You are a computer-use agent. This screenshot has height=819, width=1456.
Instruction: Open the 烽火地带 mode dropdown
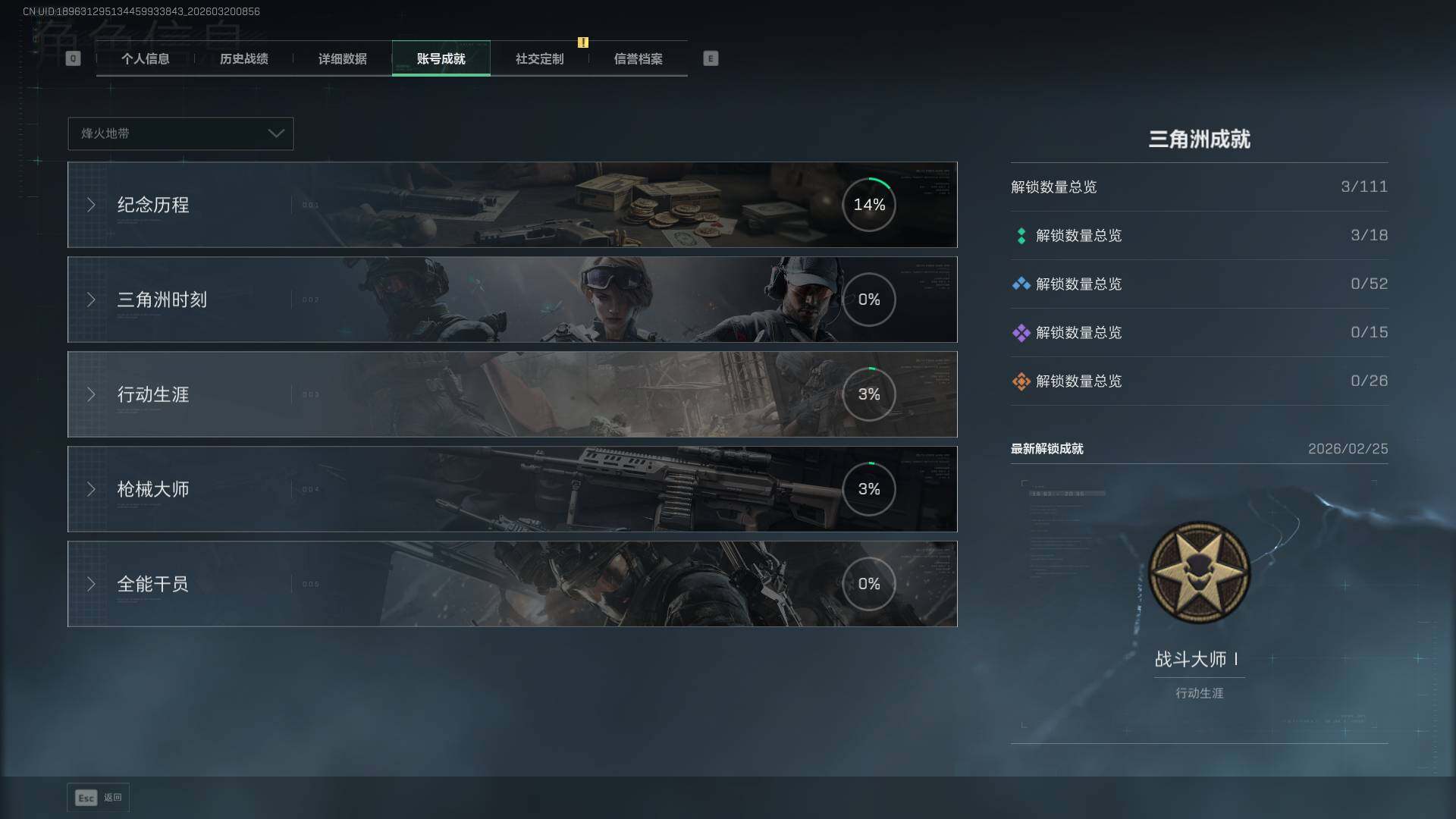point(180,133)
